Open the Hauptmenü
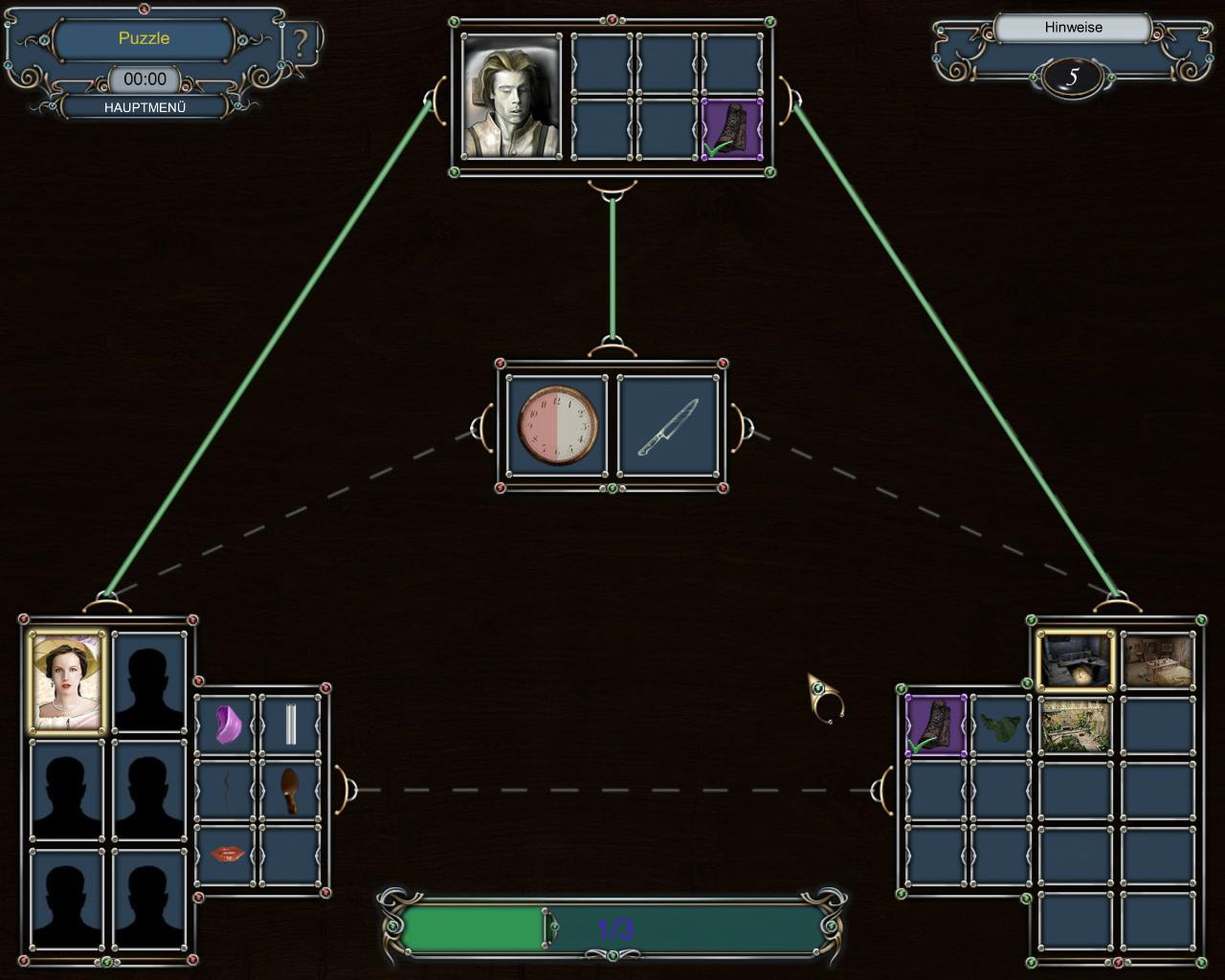The width and height of the screenshot is (1225, 980). pyautogui.click(x=145, y=107)
